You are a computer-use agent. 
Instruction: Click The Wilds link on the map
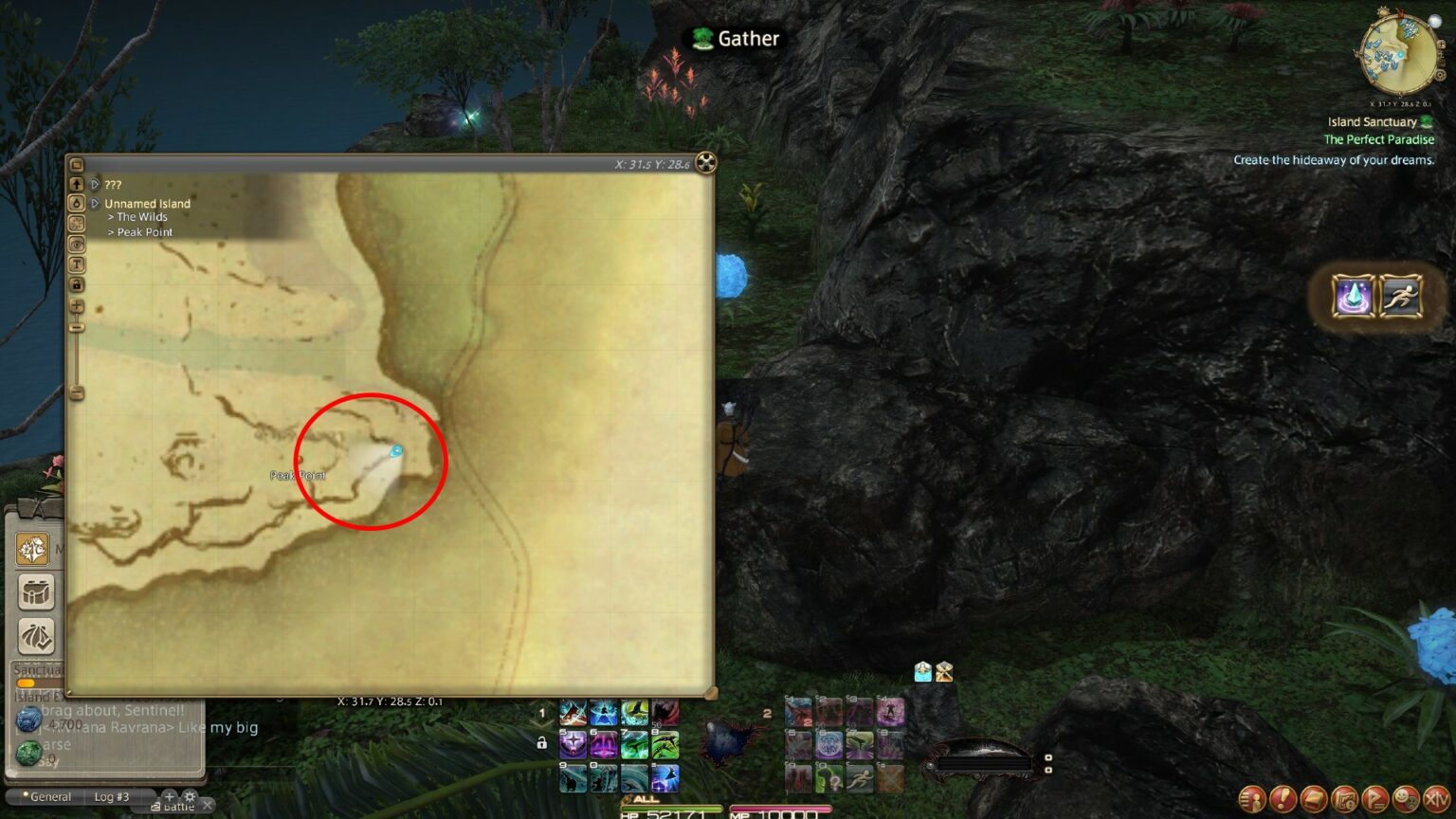140,217
